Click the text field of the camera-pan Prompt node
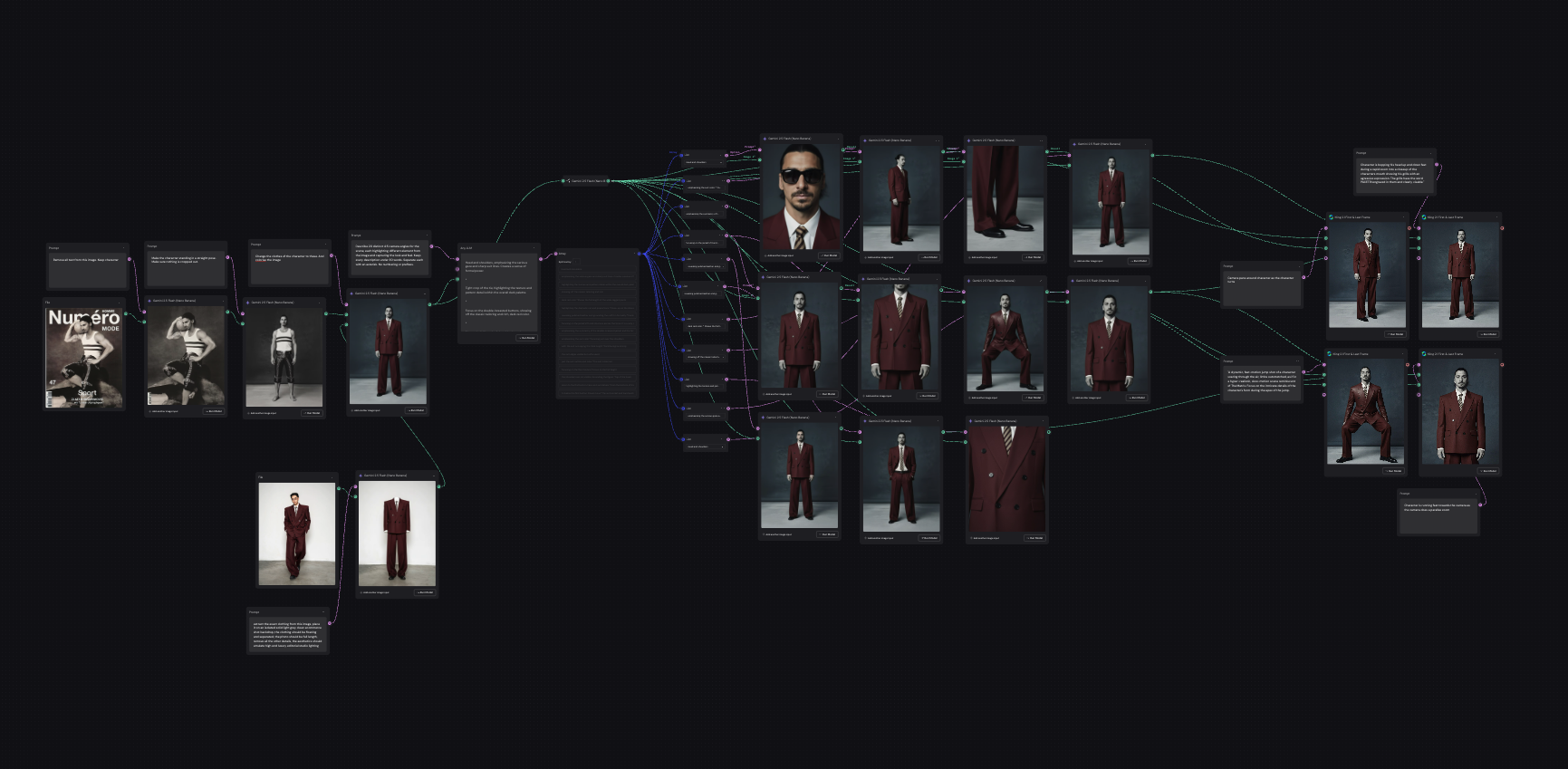This screenshot has width=1568, height=769. click(1262, 284)
